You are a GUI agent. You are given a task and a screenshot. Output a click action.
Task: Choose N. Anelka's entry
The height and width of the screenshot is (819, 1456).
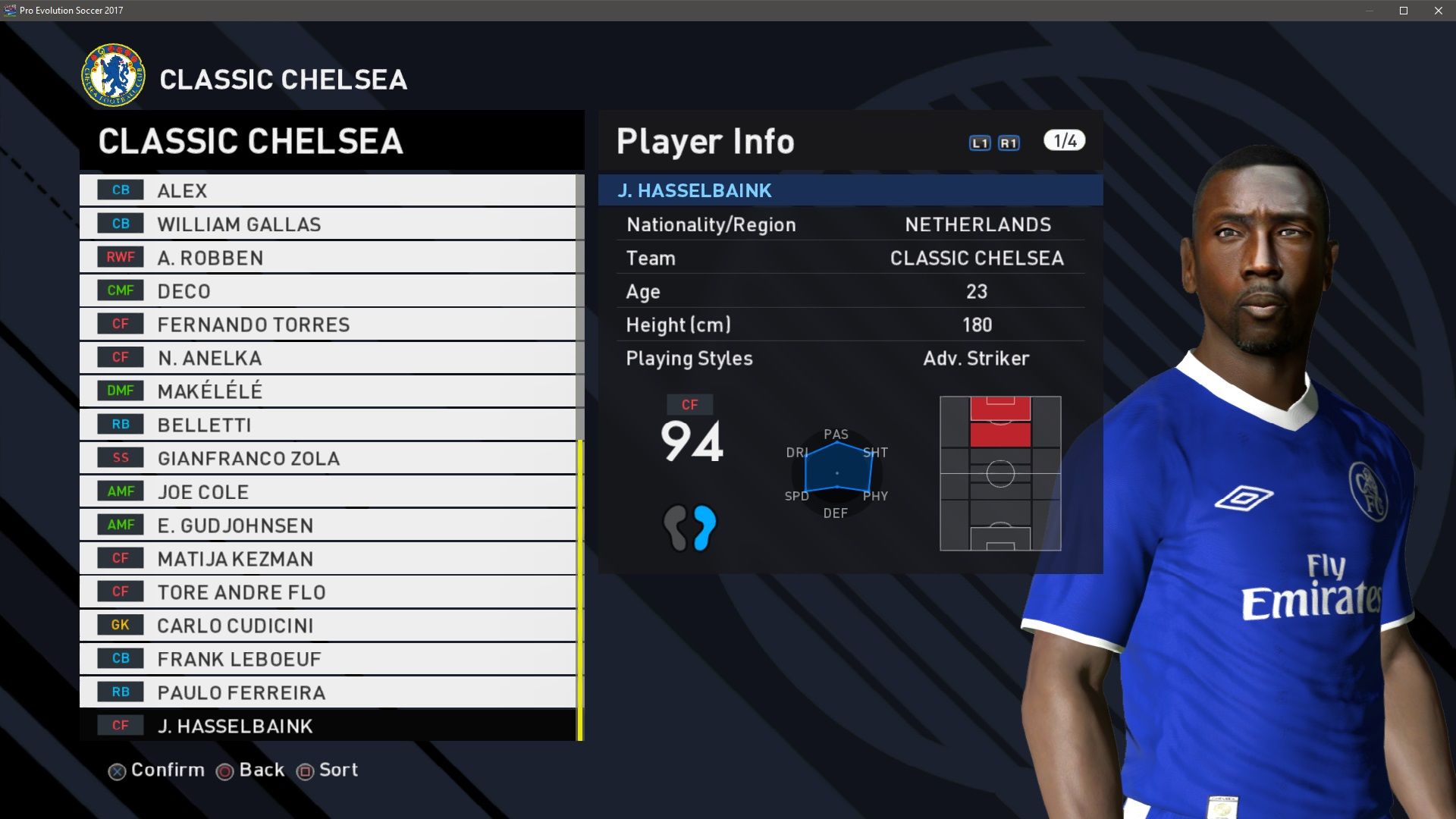(328, 357)
